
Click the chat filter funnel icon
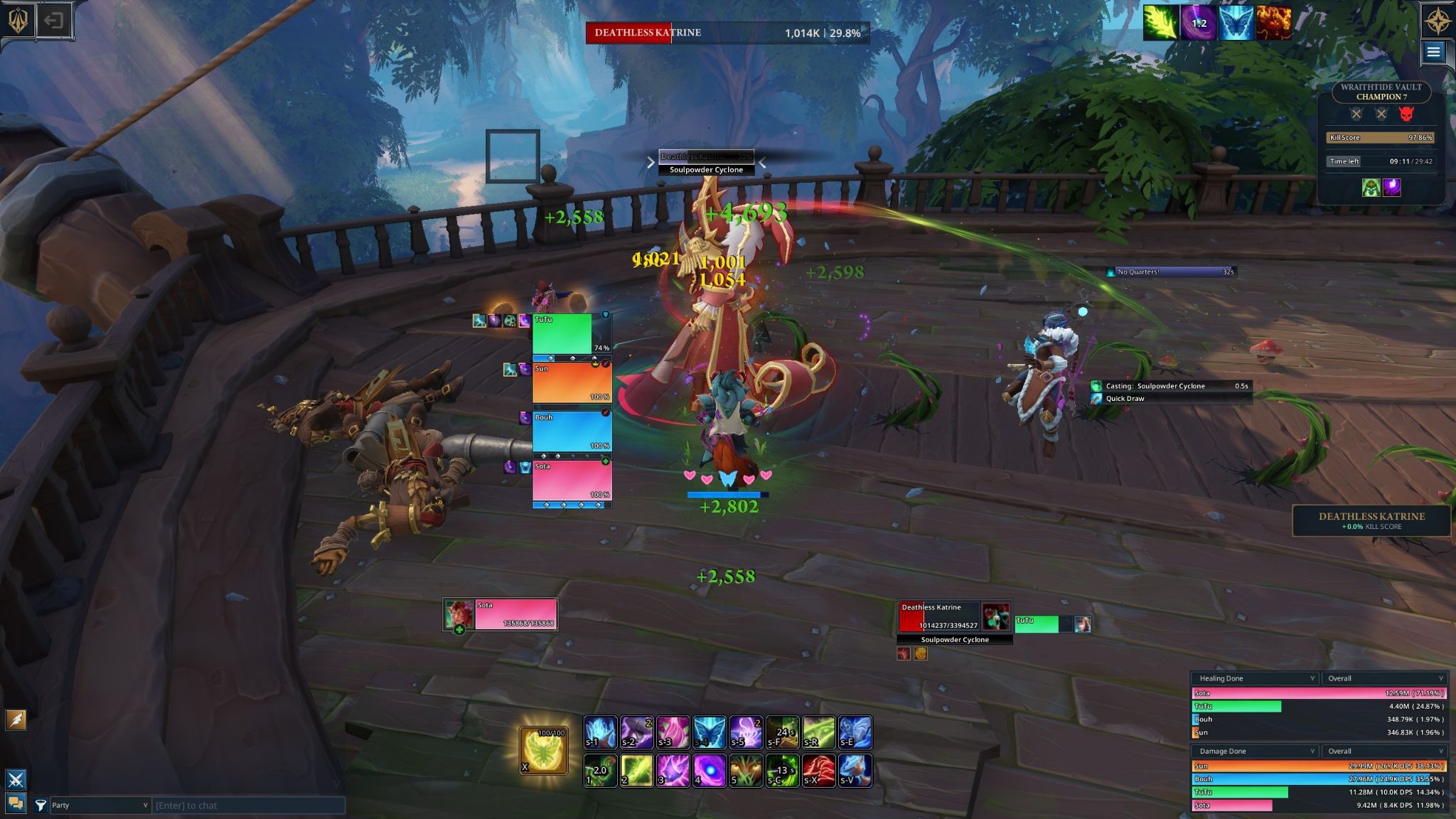41,805
